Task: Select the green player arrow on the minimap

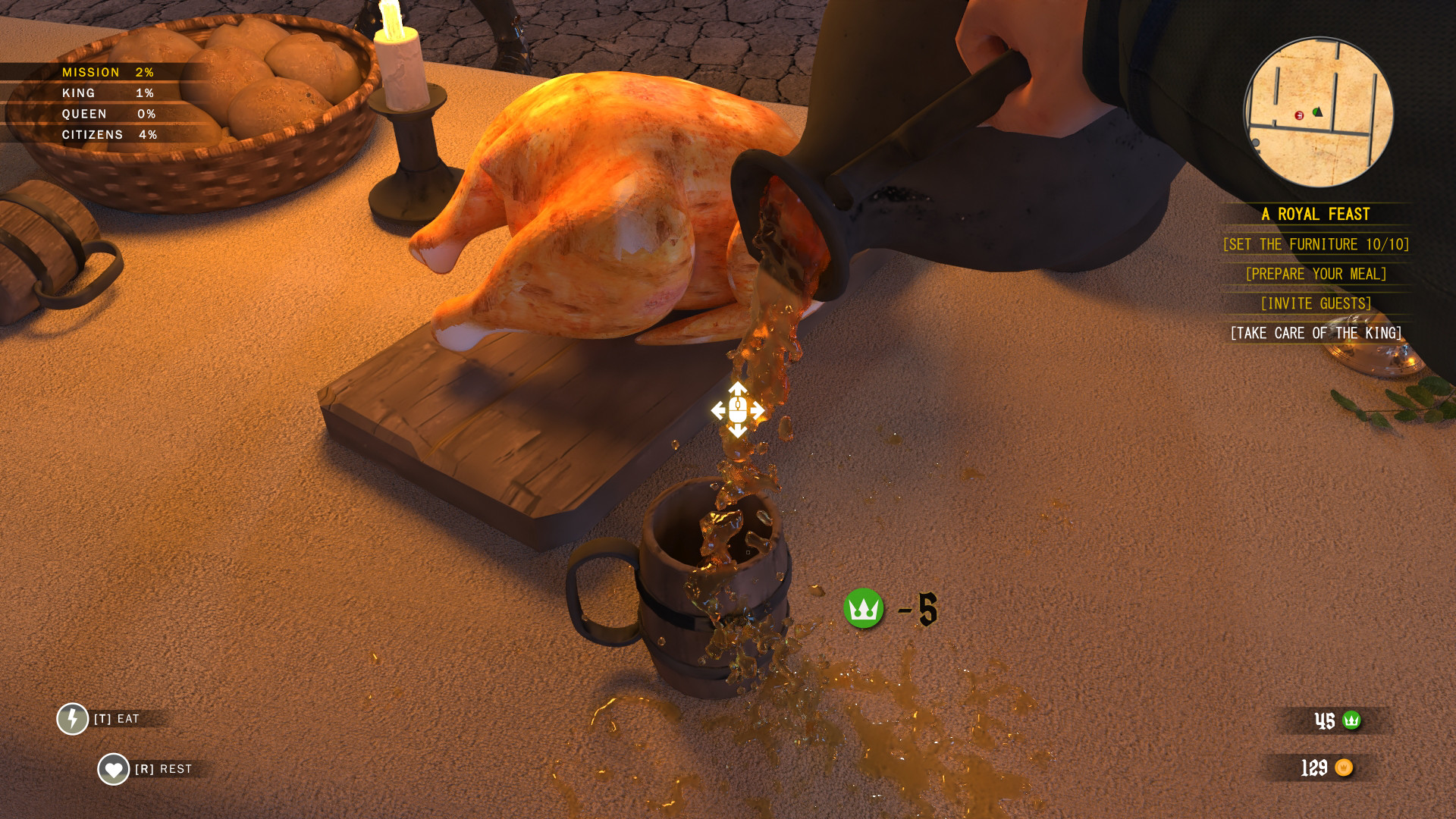Action: [1319, 111]
